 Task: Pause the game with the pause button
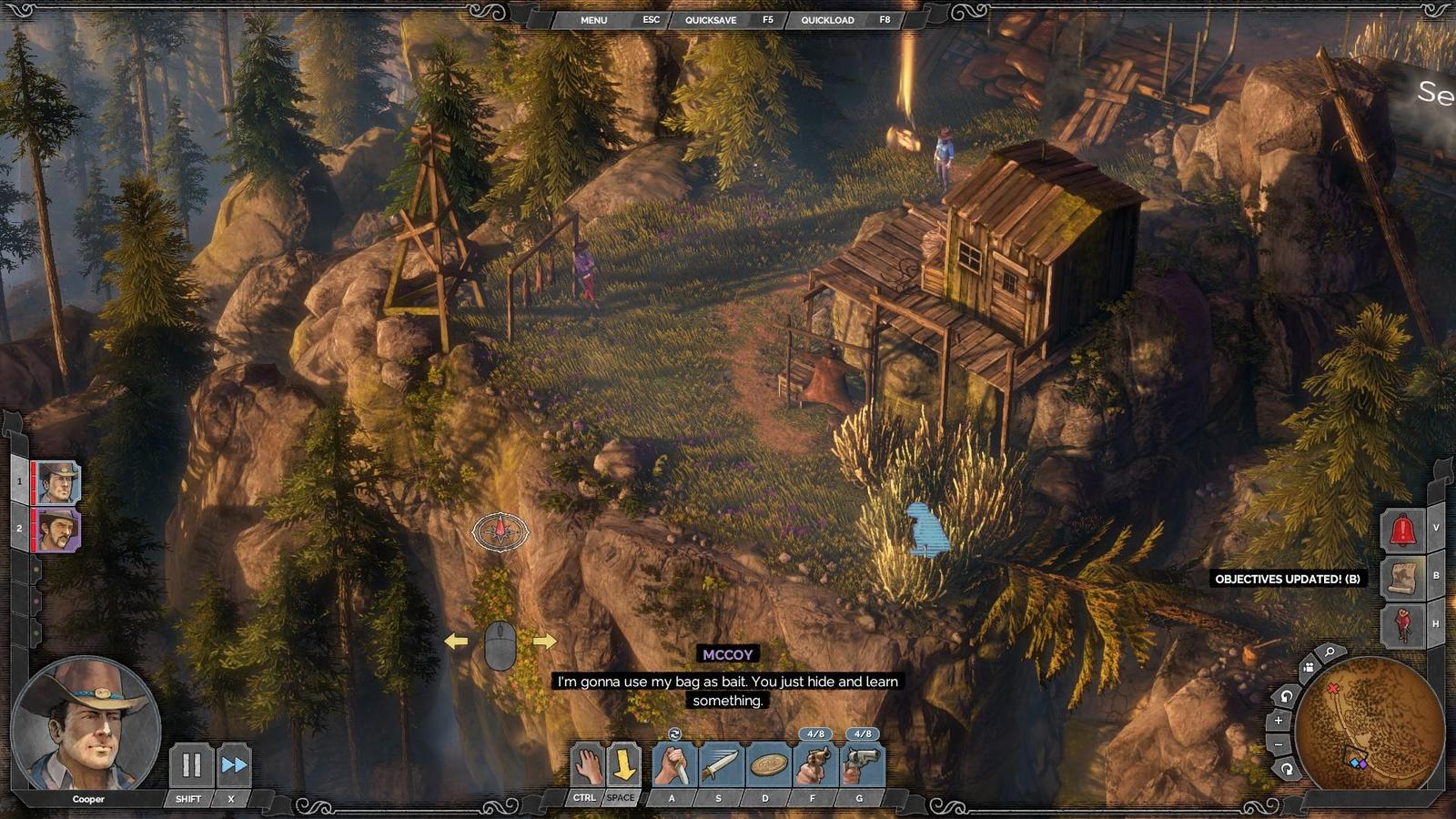click(191, 765)
